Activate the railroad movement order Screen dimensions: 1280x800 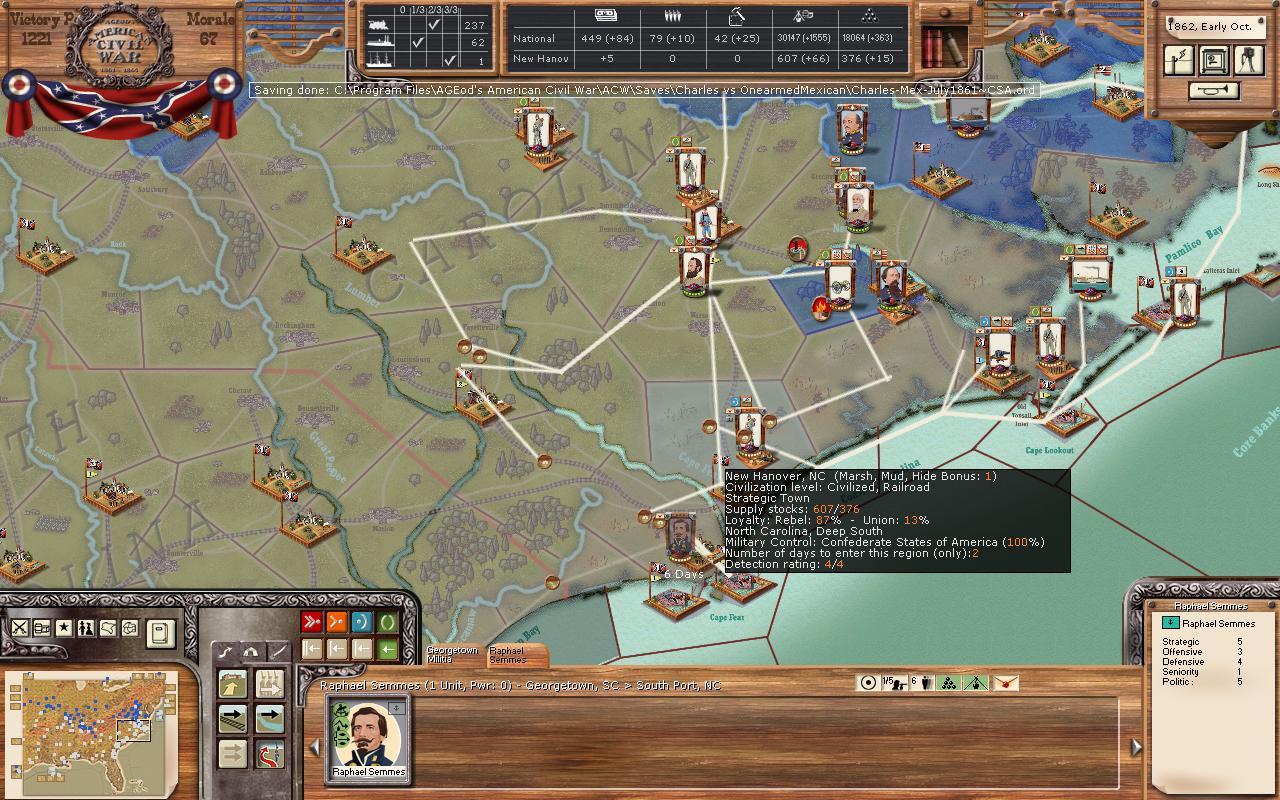click(233, 718)
